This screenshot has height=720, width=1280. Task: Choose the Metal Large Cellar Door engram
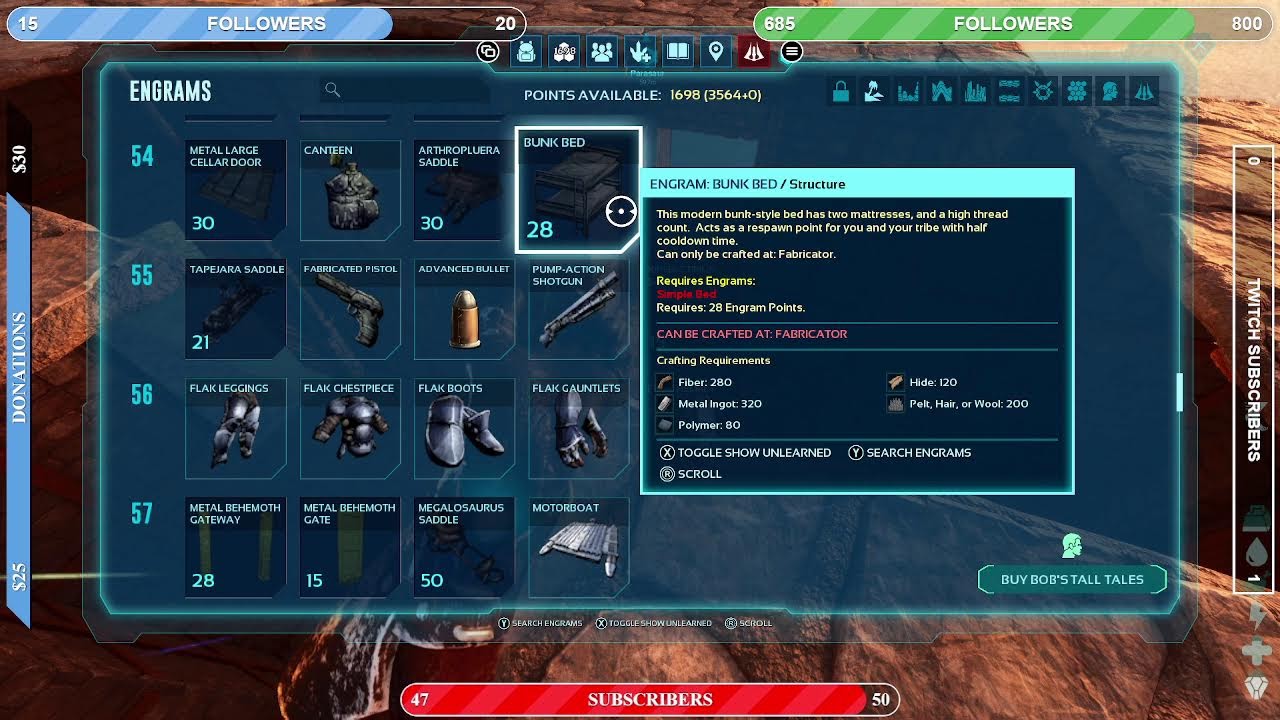pos(235,190)
